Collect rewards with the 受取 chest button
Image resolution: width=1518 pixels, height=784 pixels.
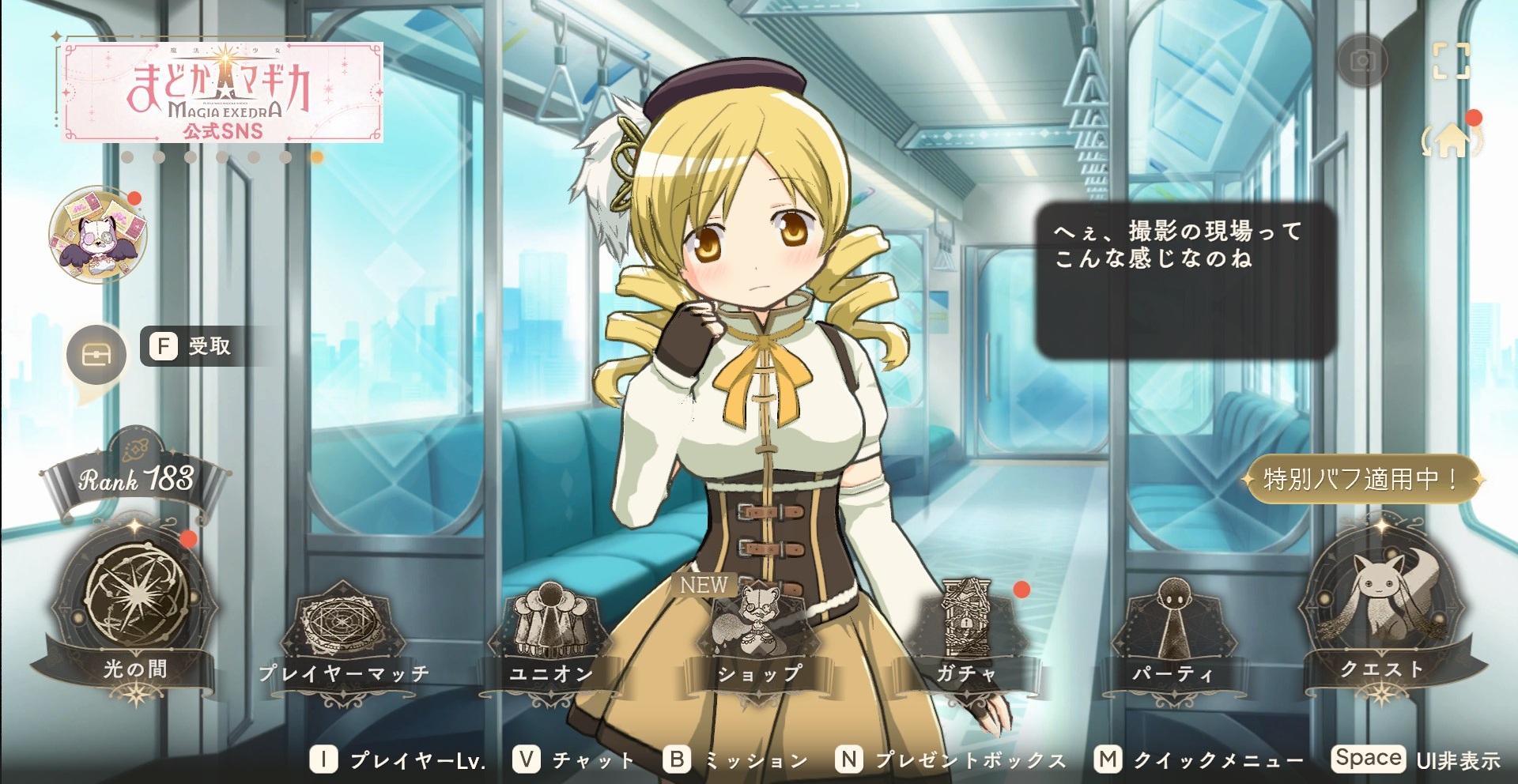click(x=97, y=355)
